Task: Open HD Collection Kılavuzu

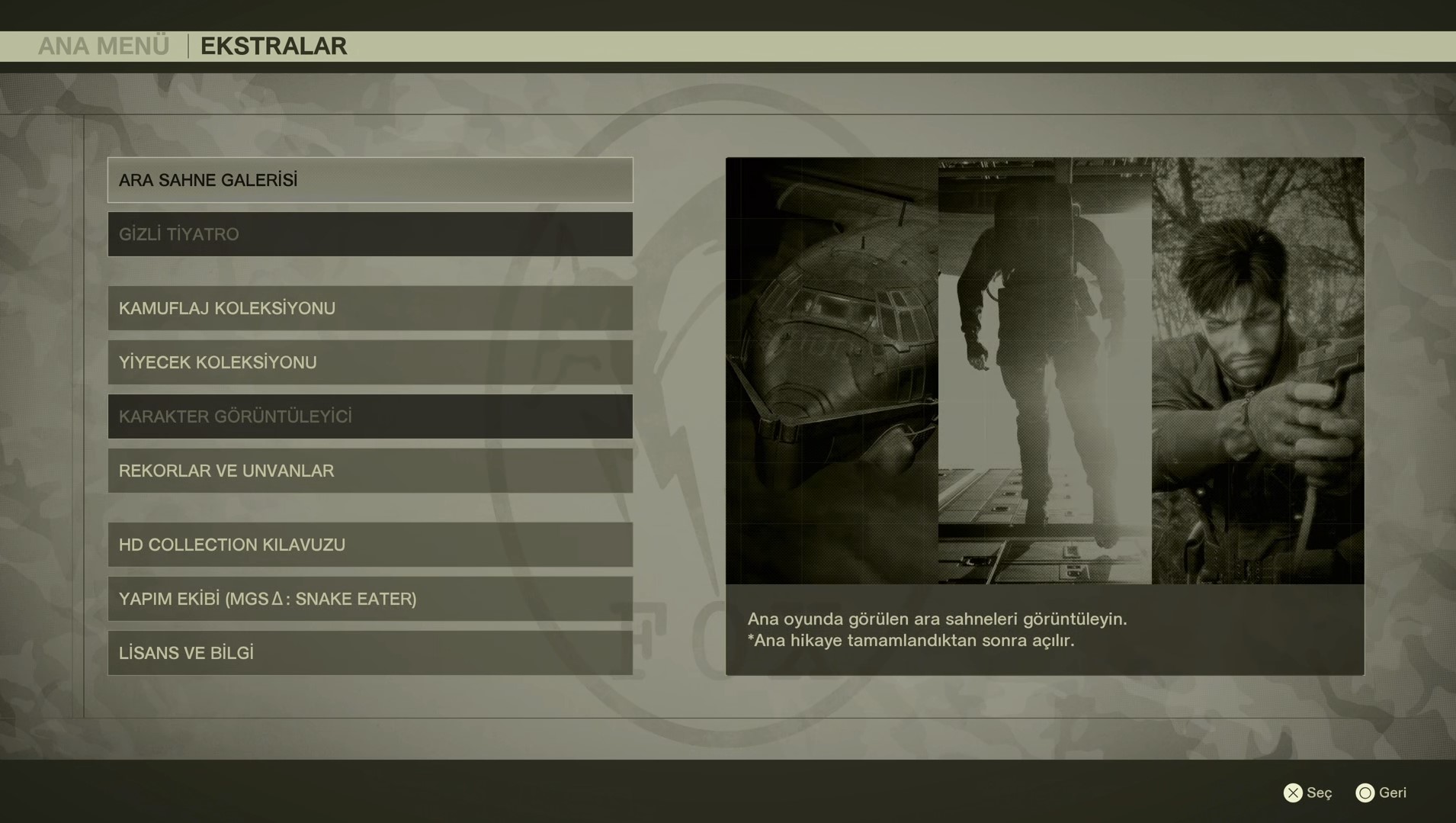Action: coord(370,545)
